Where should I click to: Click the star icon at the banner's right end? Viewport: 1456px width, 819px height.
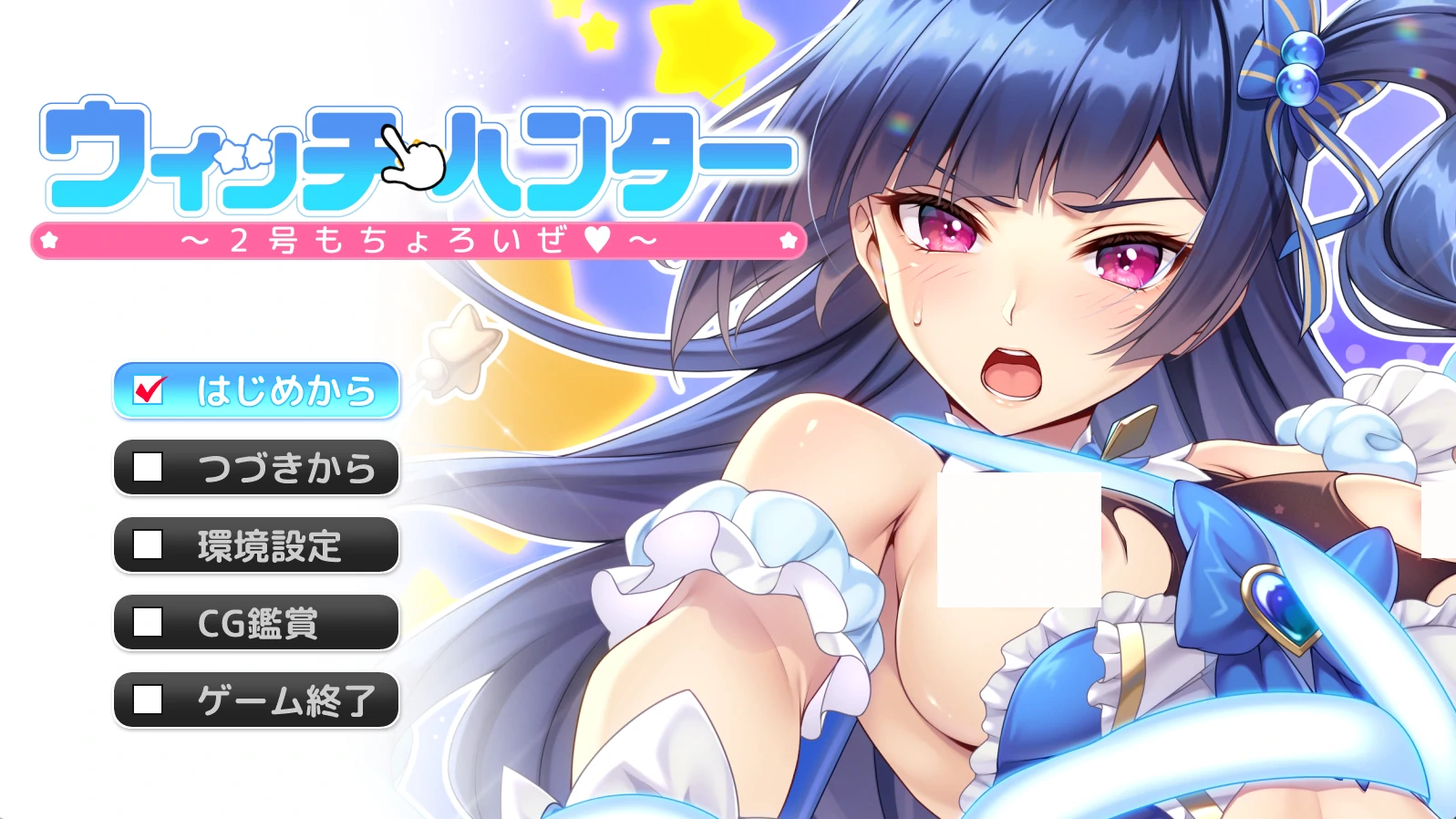click(788, 240)
